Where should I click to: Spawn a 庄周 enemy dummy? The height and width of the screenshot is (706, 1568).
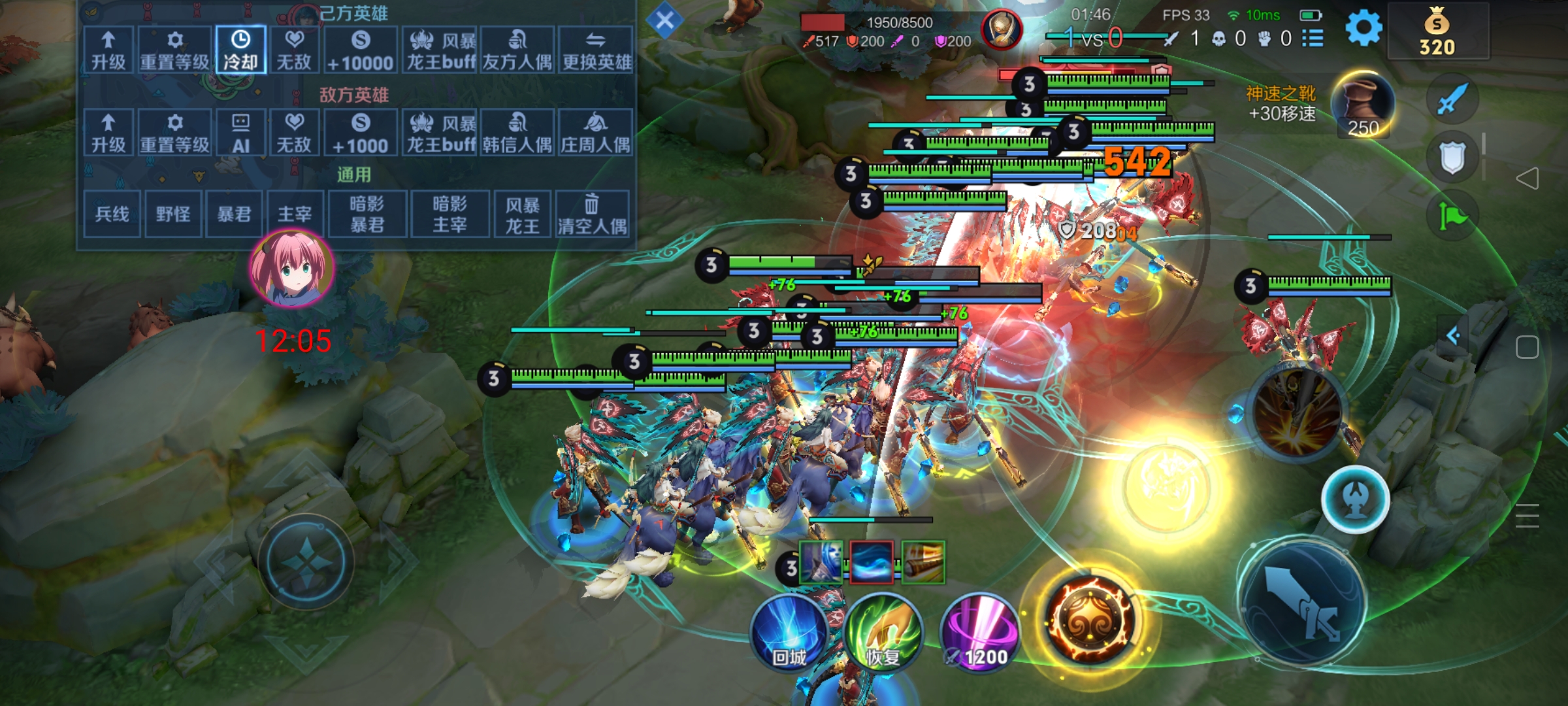595,133
